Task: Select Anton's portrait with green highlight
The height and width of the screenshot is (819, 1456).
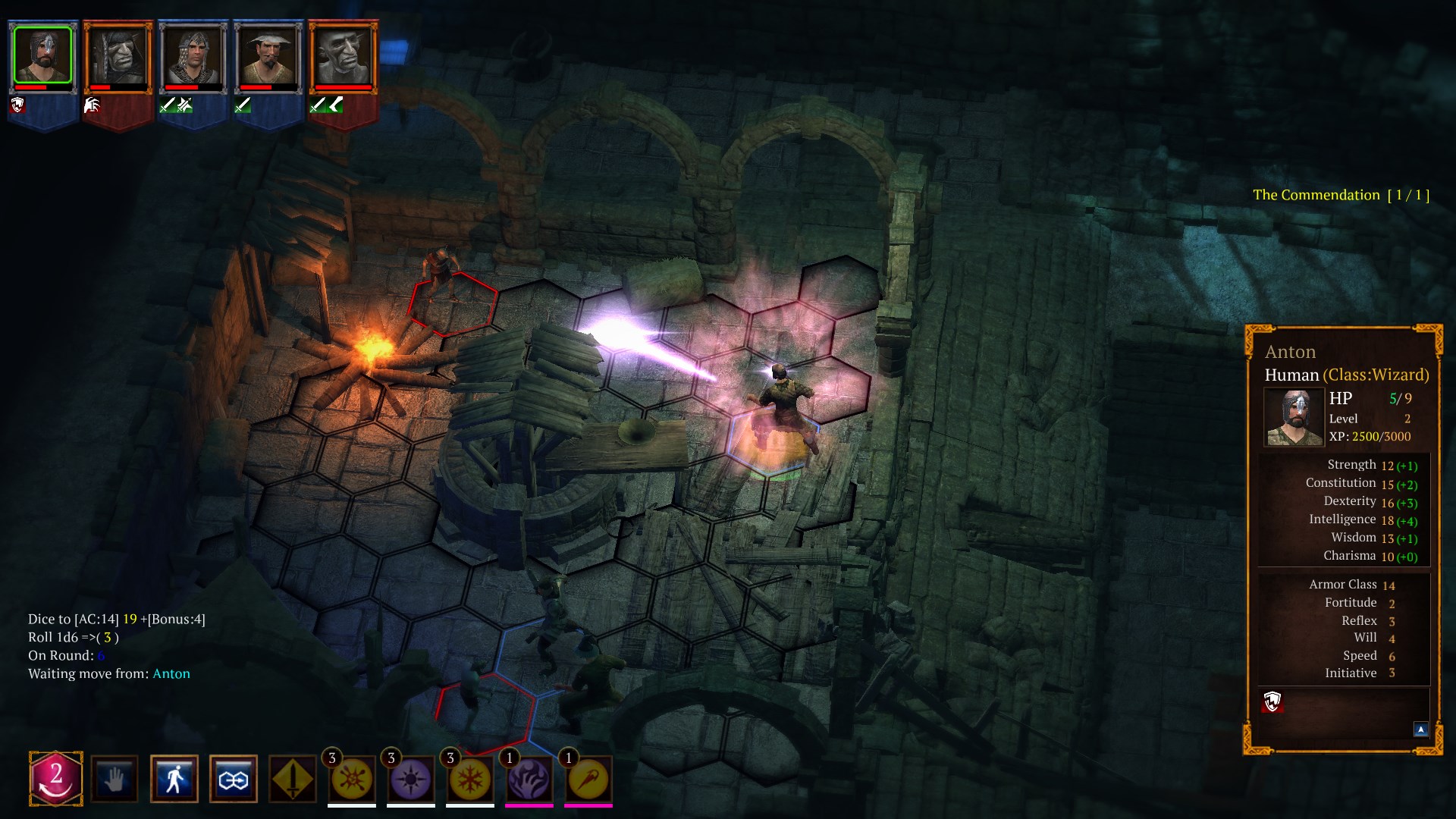Action: 42,55
